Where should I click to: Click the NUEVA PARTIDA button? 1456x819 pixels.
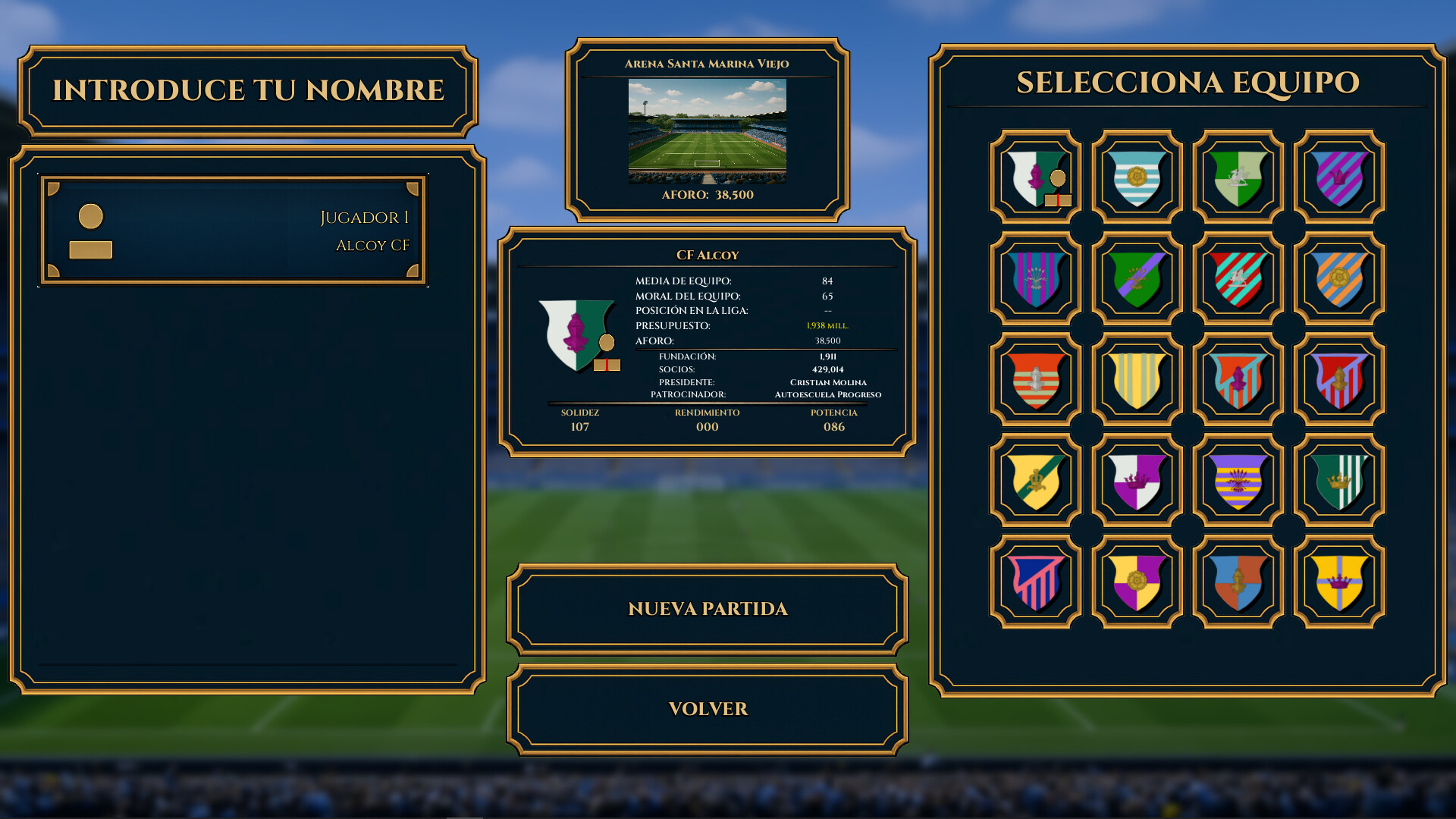click(705, 609)
